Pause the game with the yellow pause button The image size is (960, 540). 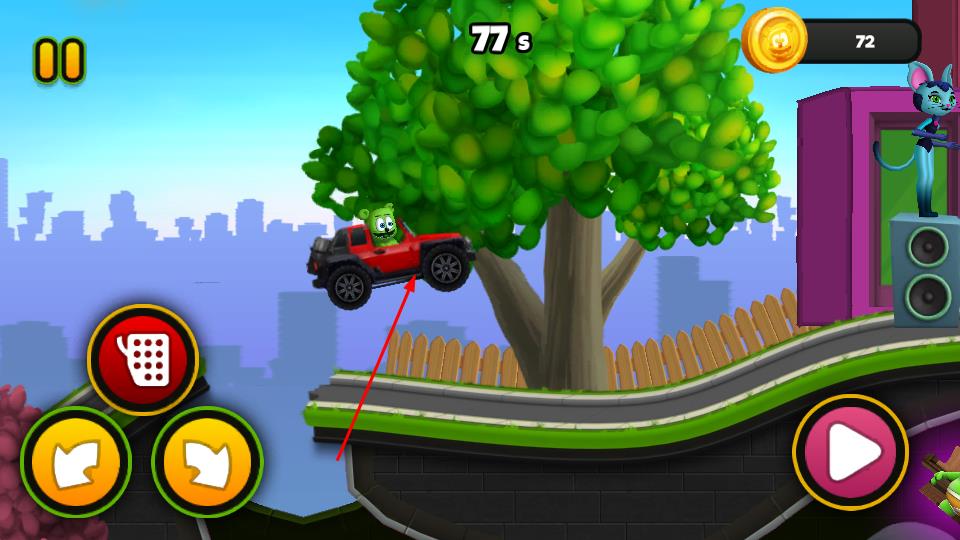click(x=59, y=60)
